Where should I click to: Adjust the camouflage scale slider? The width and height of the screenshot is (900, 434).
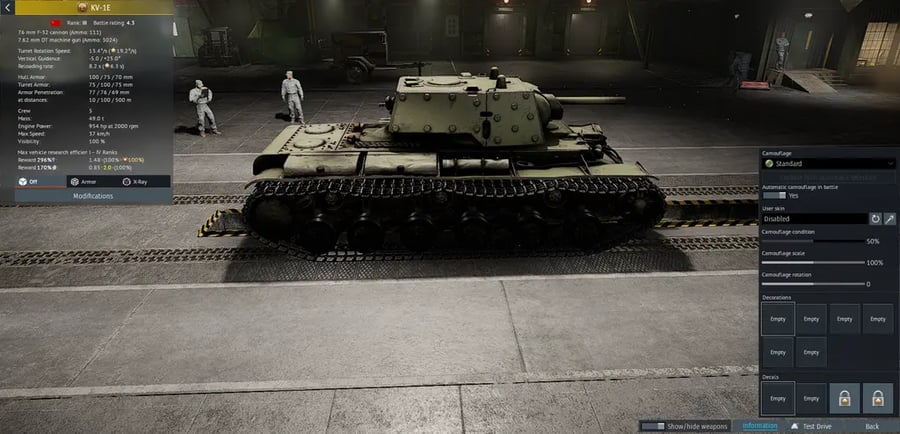(810, 263)
